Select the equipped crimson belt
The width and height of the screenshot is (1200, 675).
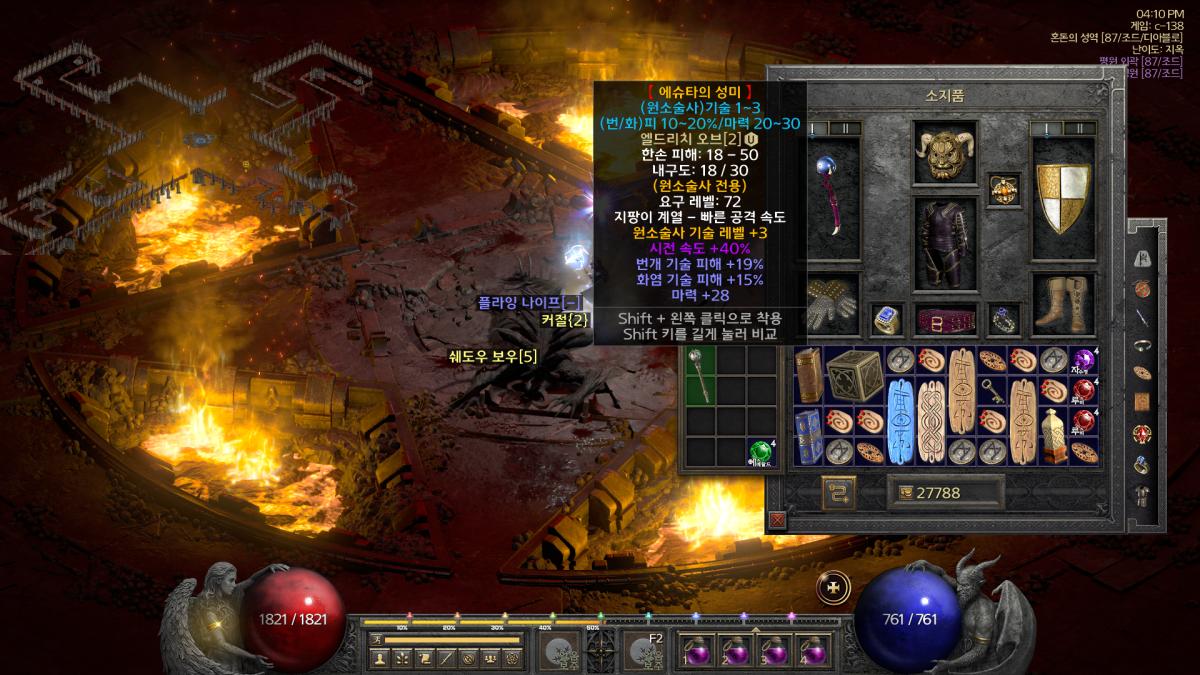click(944, 321)
